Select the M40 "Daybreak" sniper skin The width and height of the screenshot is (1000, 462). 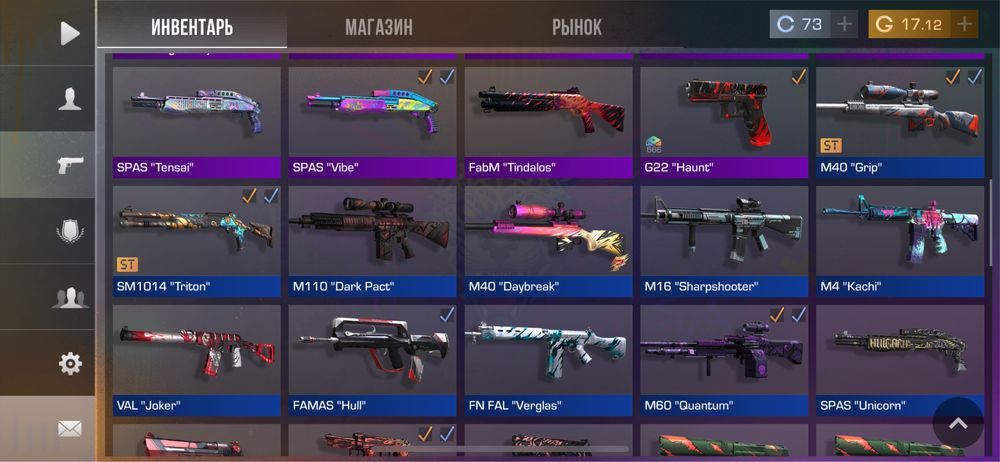549,240
